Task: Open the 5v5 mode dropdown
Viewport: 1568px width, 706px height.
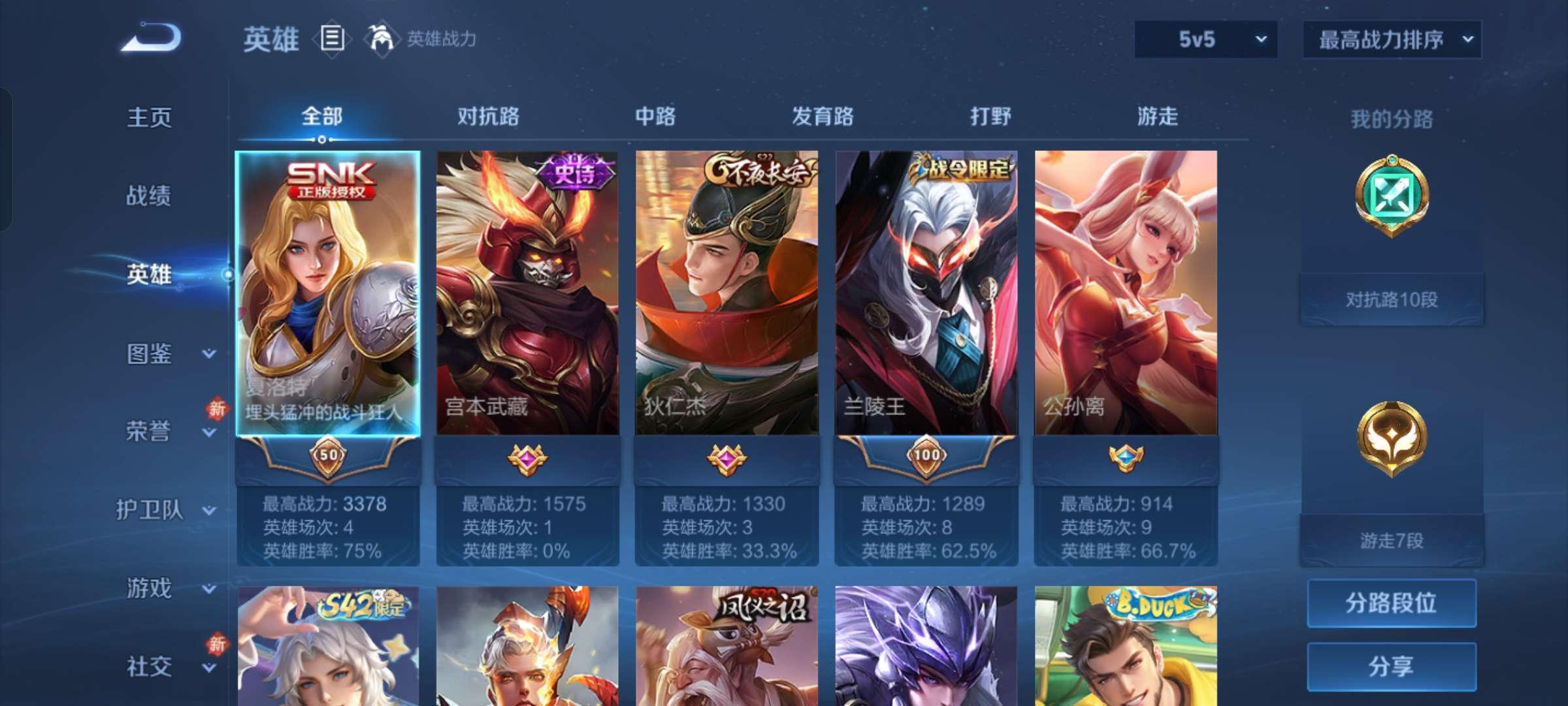Action: [x=1204, y=39]
